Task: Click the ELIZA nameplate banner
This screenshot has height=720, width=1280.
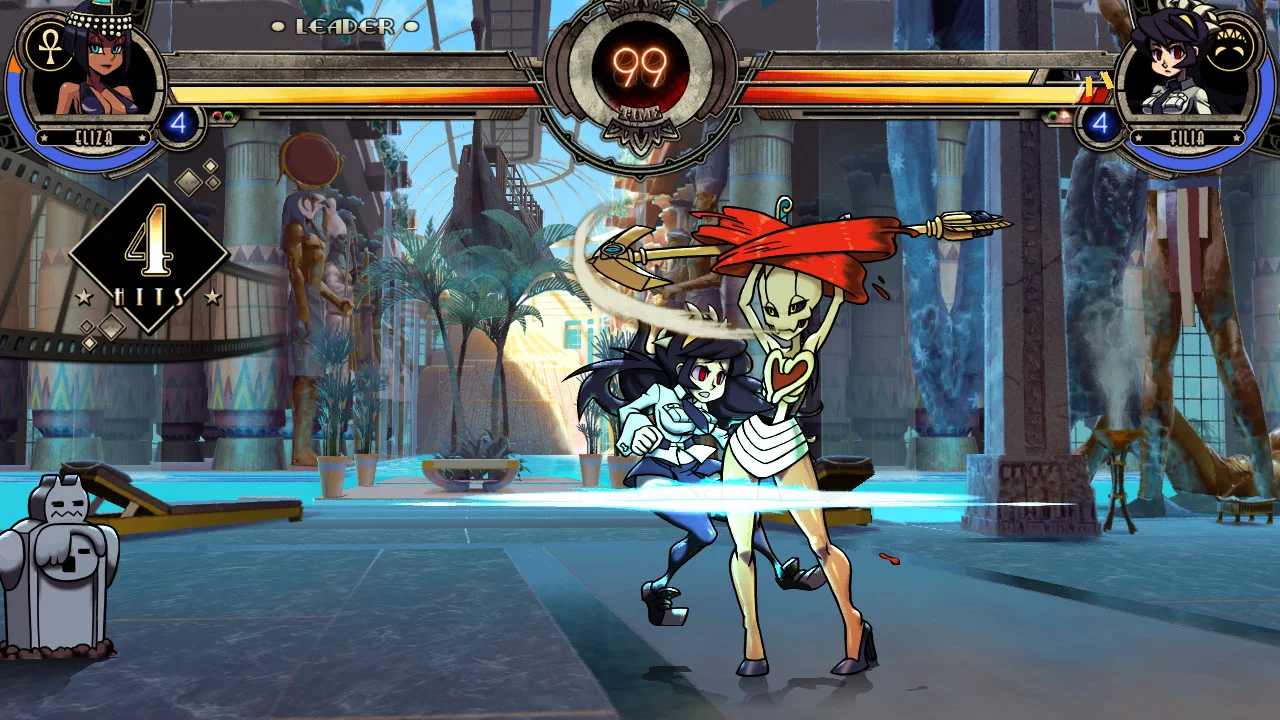Action: [x=94, y=137]
